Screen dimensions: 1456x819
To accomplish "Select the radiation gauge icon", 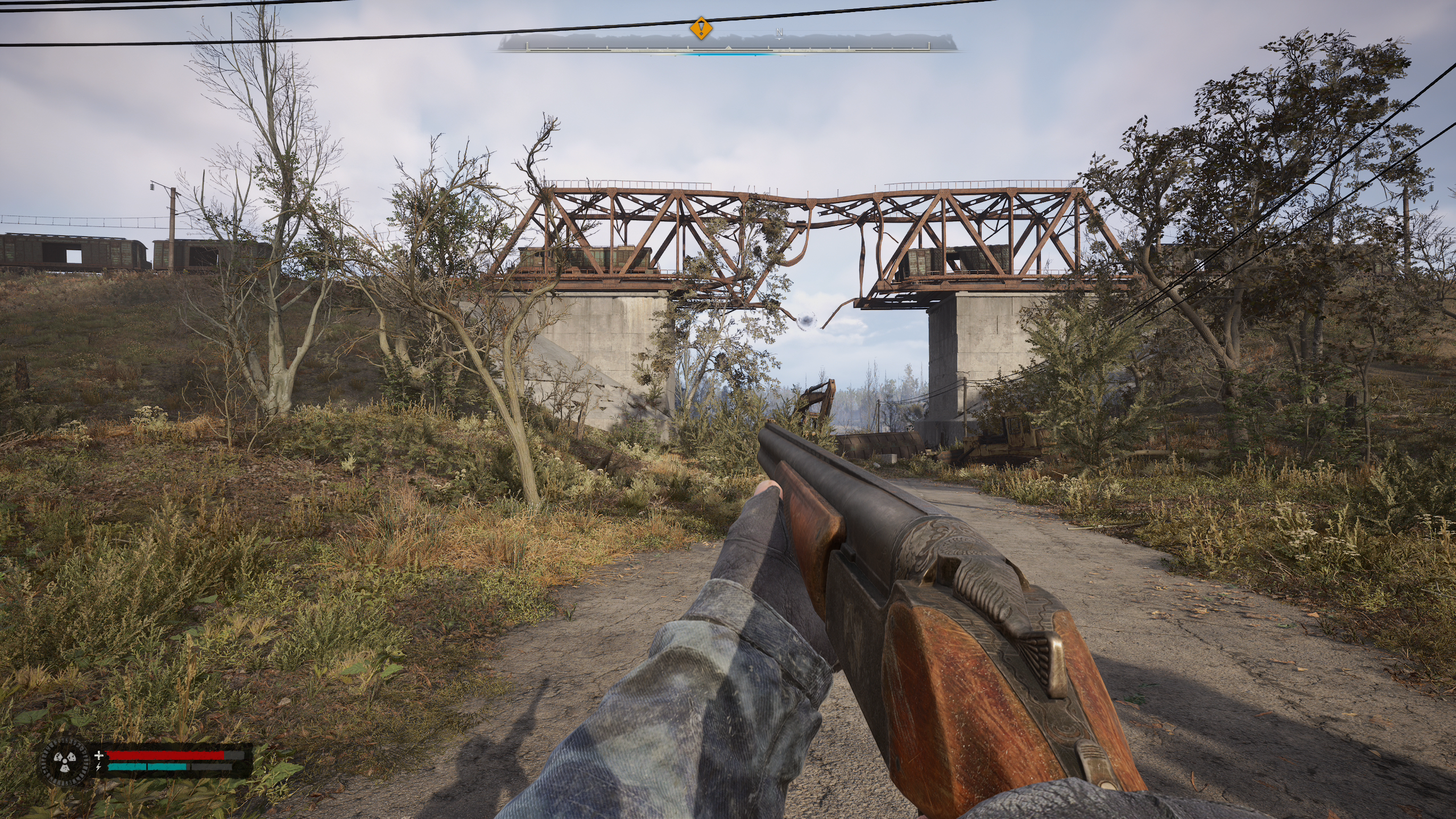I will point(65,762).
